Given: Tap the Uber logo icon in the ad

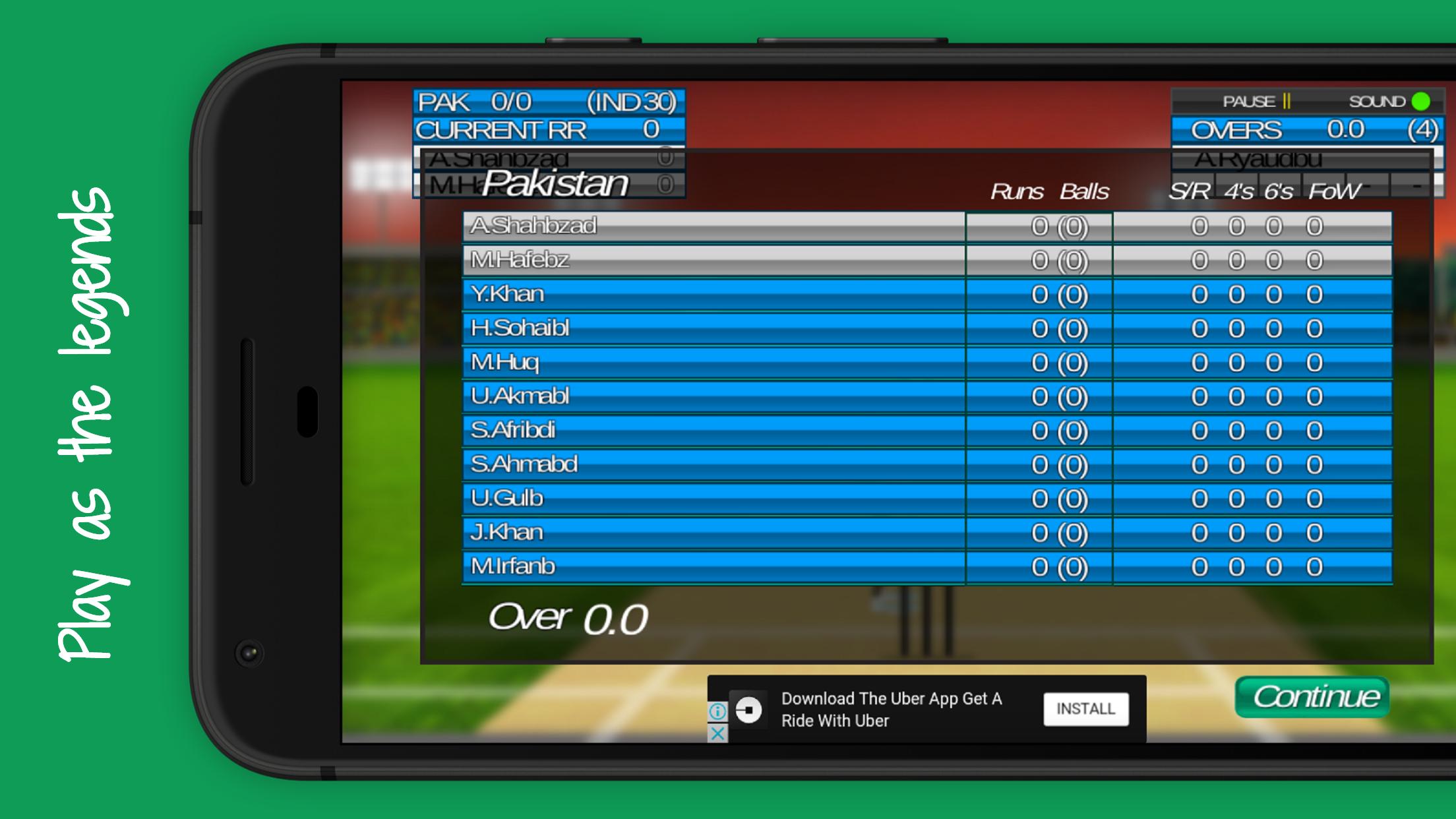Looking at the screenshot, I should pos(748,709).
